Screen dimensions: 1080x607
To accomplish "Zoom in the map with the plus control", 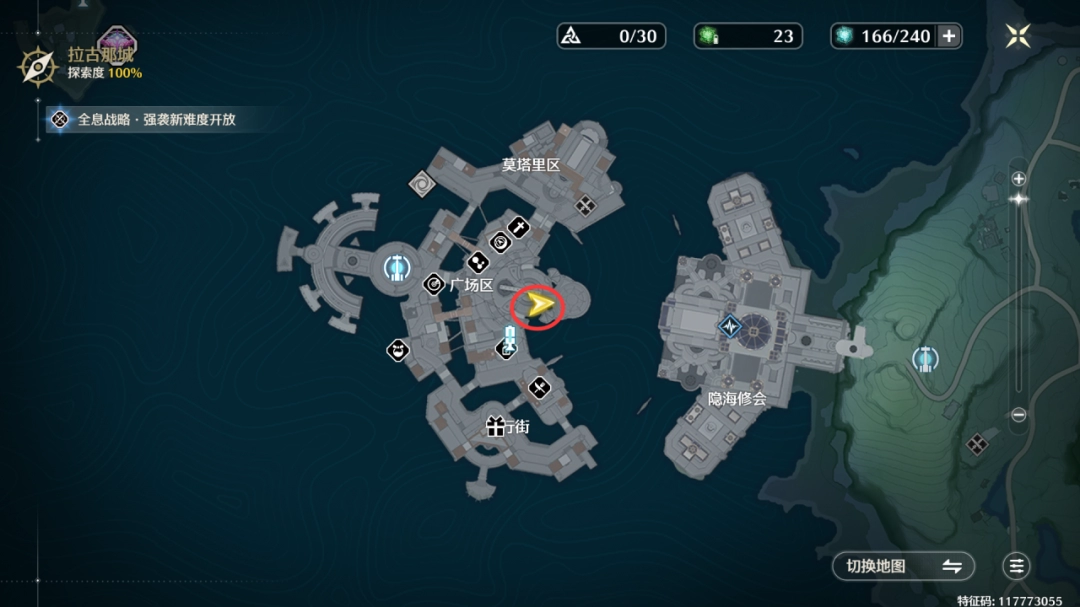I will pyautogui.click(x=1018, y=179).
